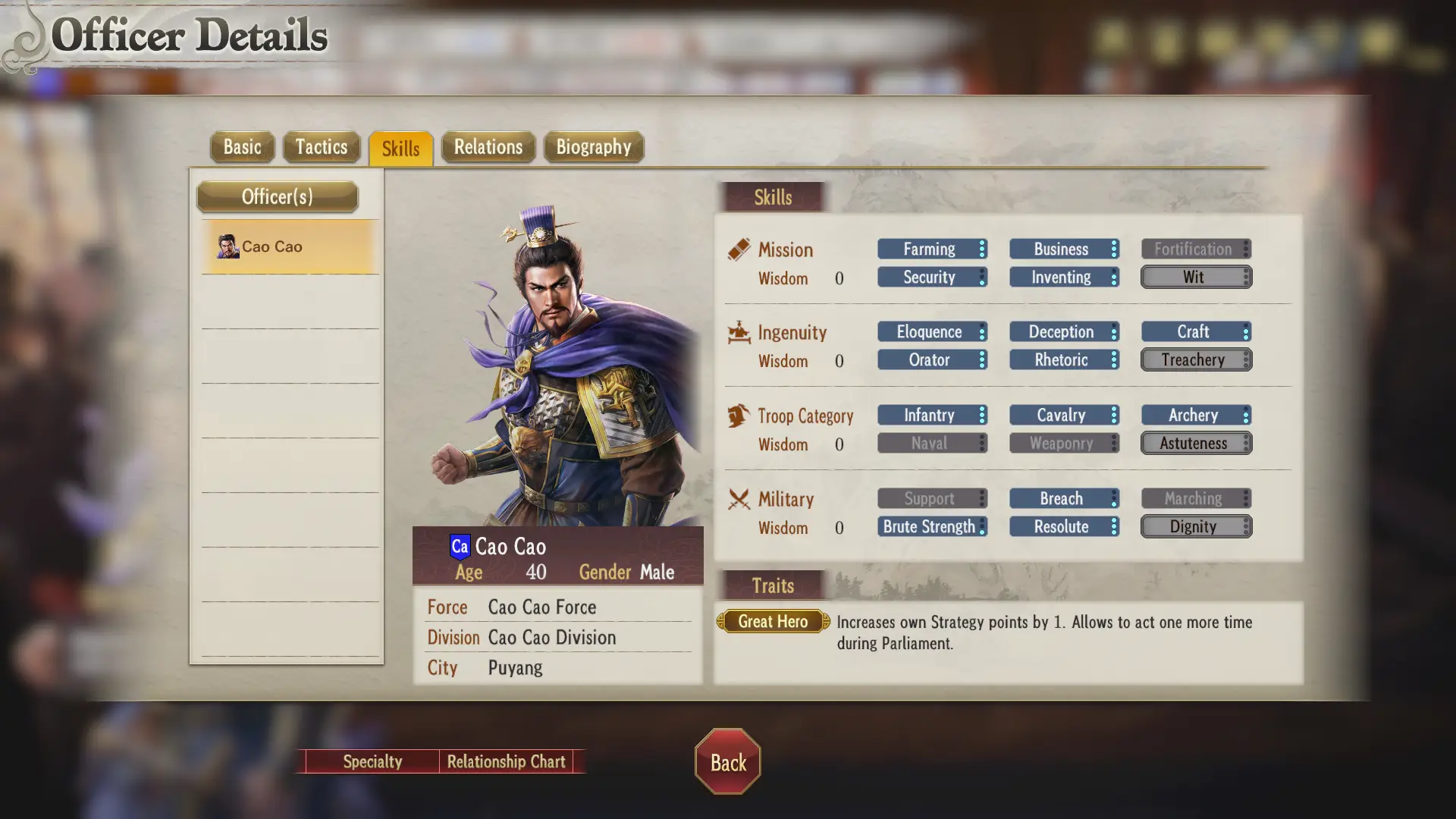Toggle the Dignity military skill

coord(1195,526)
